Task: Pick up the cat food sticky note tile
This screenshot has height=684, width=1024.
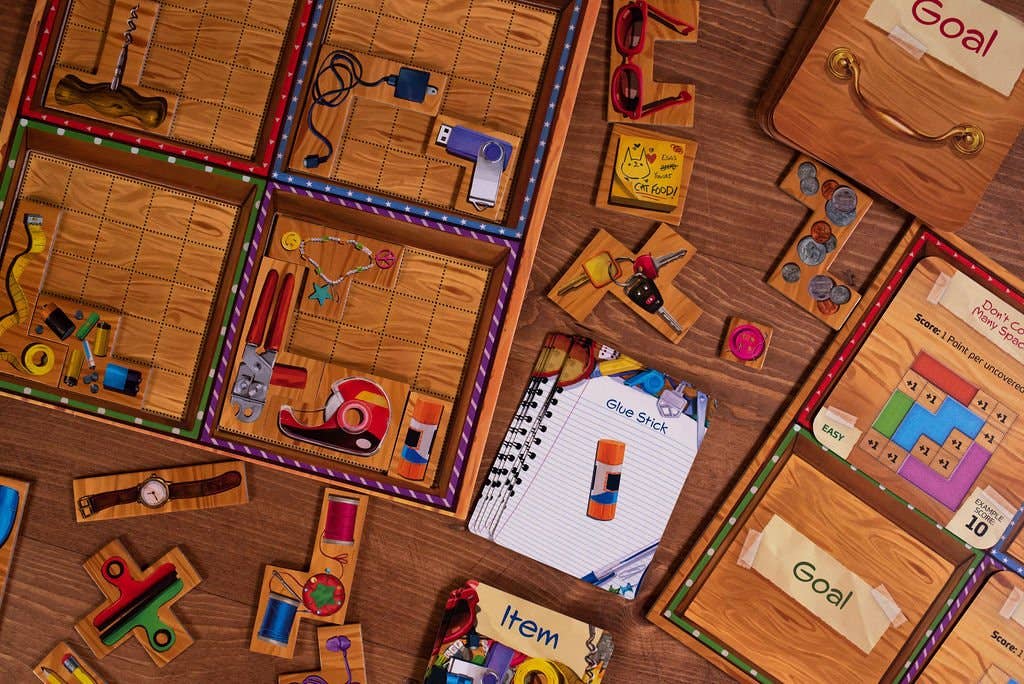Action: [647, 172]
